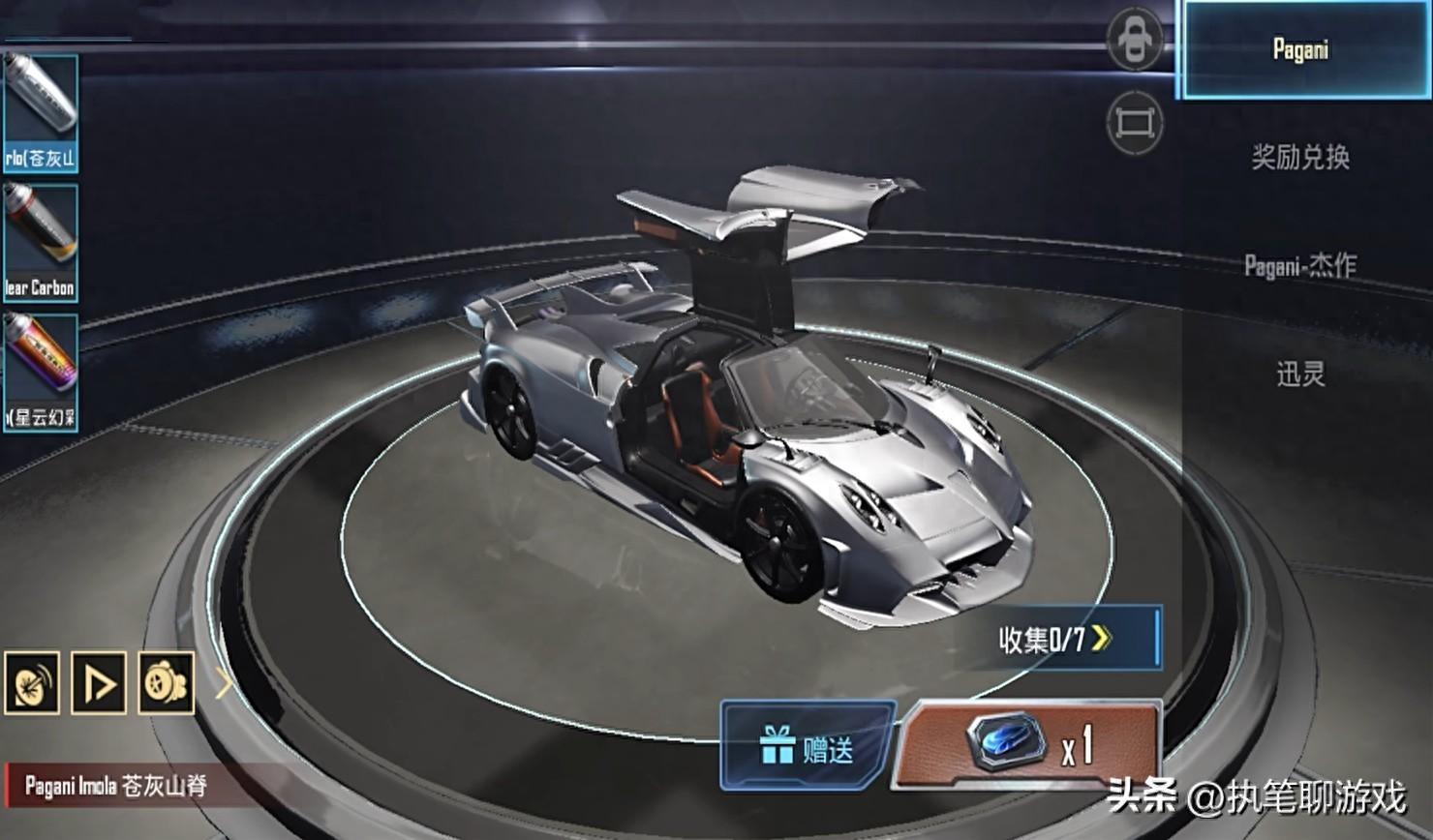Expand the effects row with the arrow
This screenshot has height=840, width=1433.
point(224,683)
